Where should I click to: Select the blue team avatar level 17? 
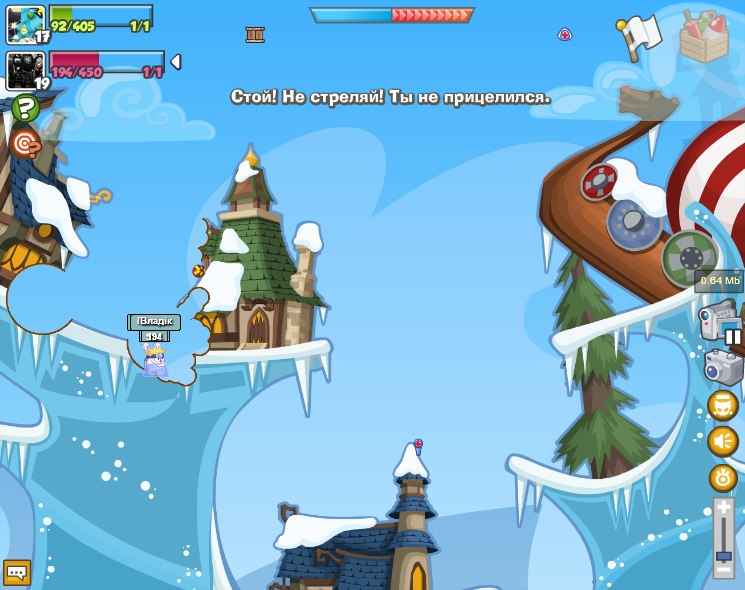point(26,24)
